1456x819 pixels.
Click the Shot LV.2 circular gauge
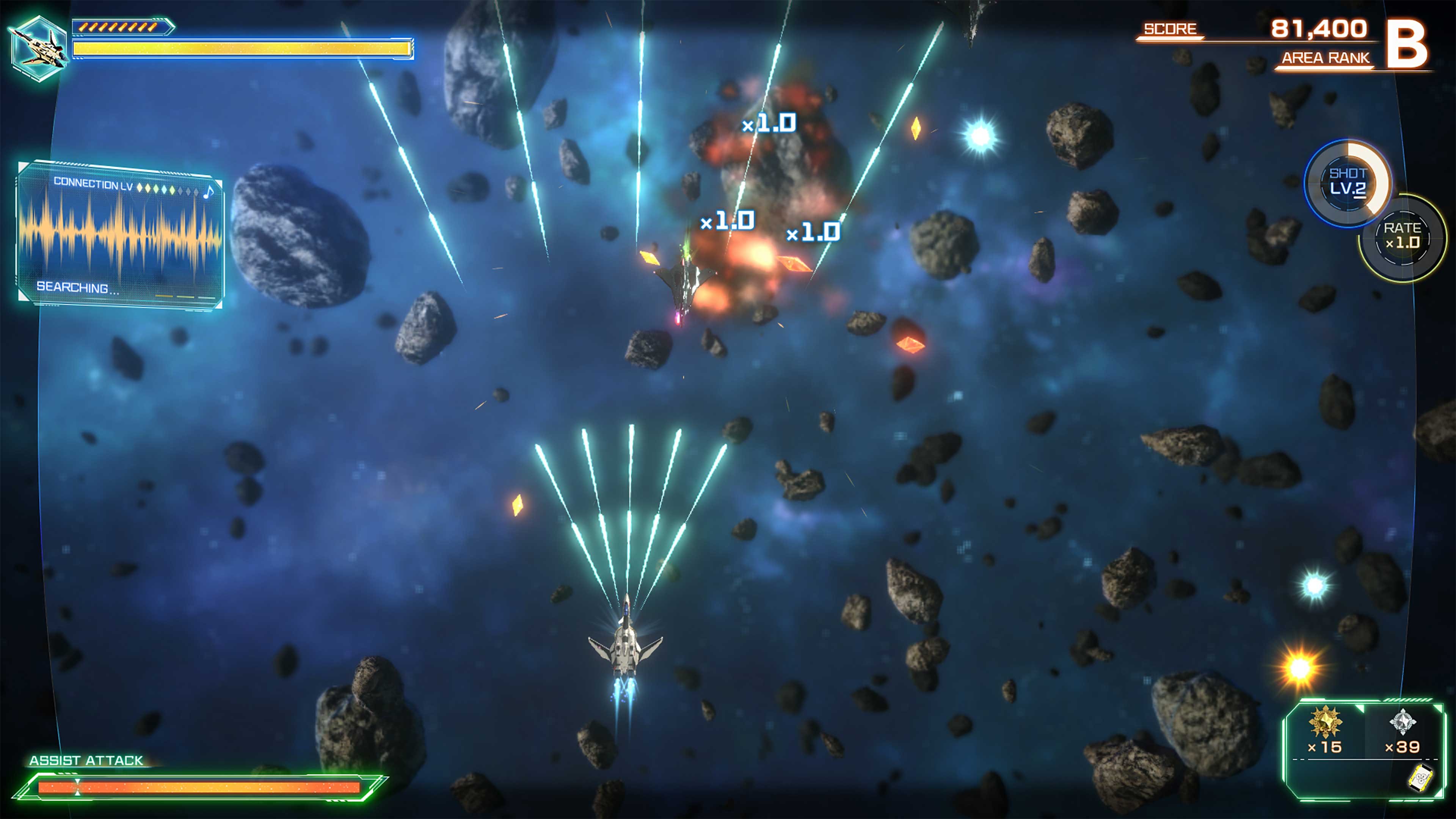tap(1348, 182)
